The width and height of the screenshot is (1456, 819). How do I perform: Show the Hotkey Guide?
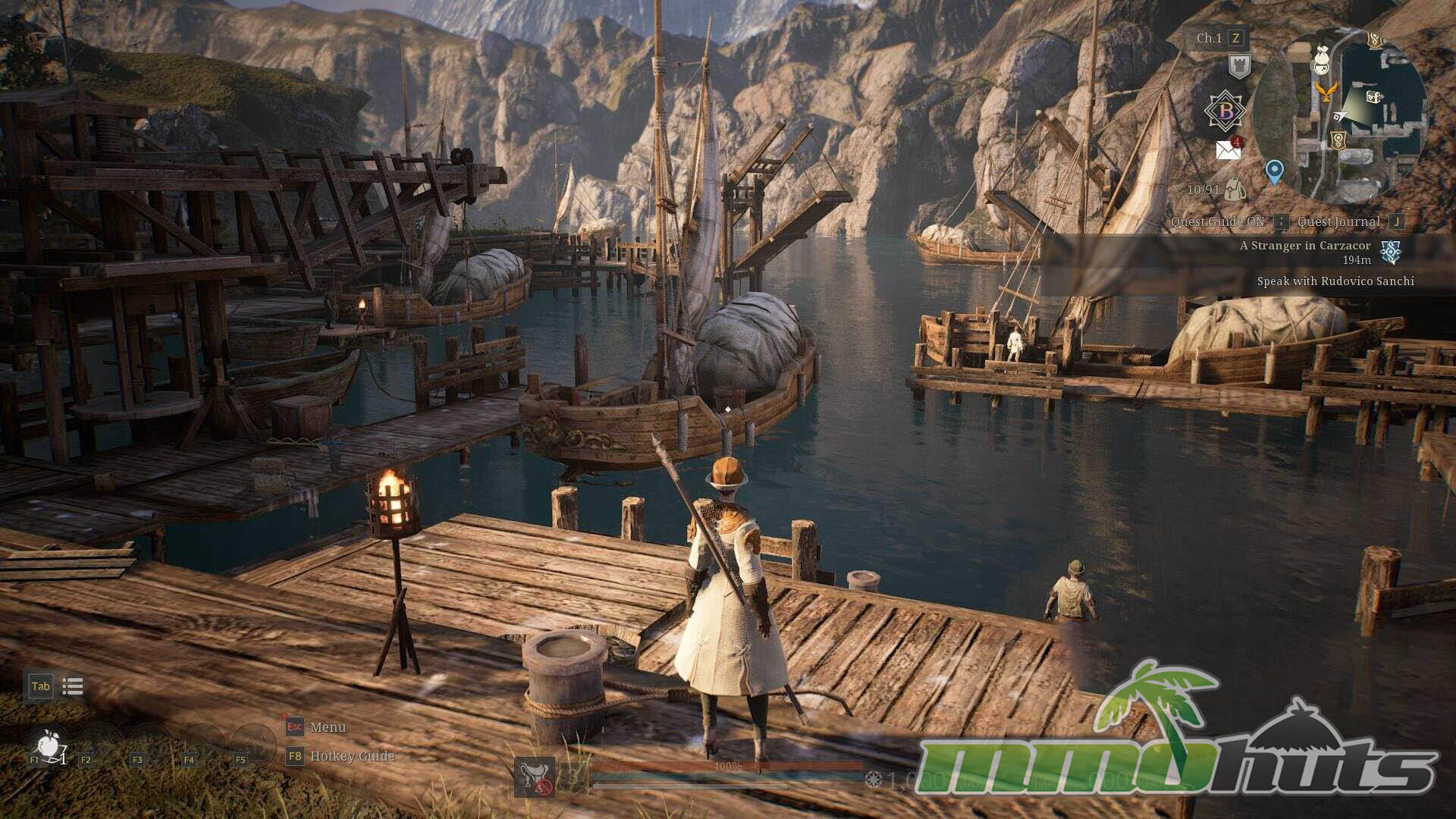(x=352, y=756)
